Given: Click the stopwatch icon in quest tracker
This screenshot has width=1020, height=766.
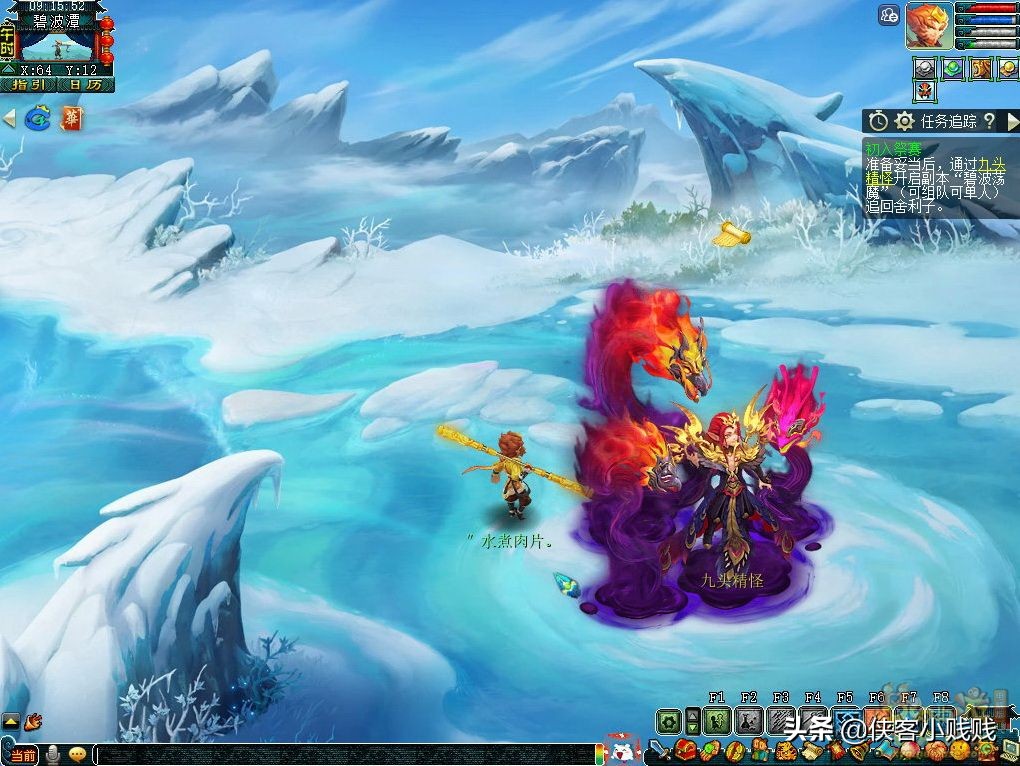Looking at the screenshot, I should 878,121.
